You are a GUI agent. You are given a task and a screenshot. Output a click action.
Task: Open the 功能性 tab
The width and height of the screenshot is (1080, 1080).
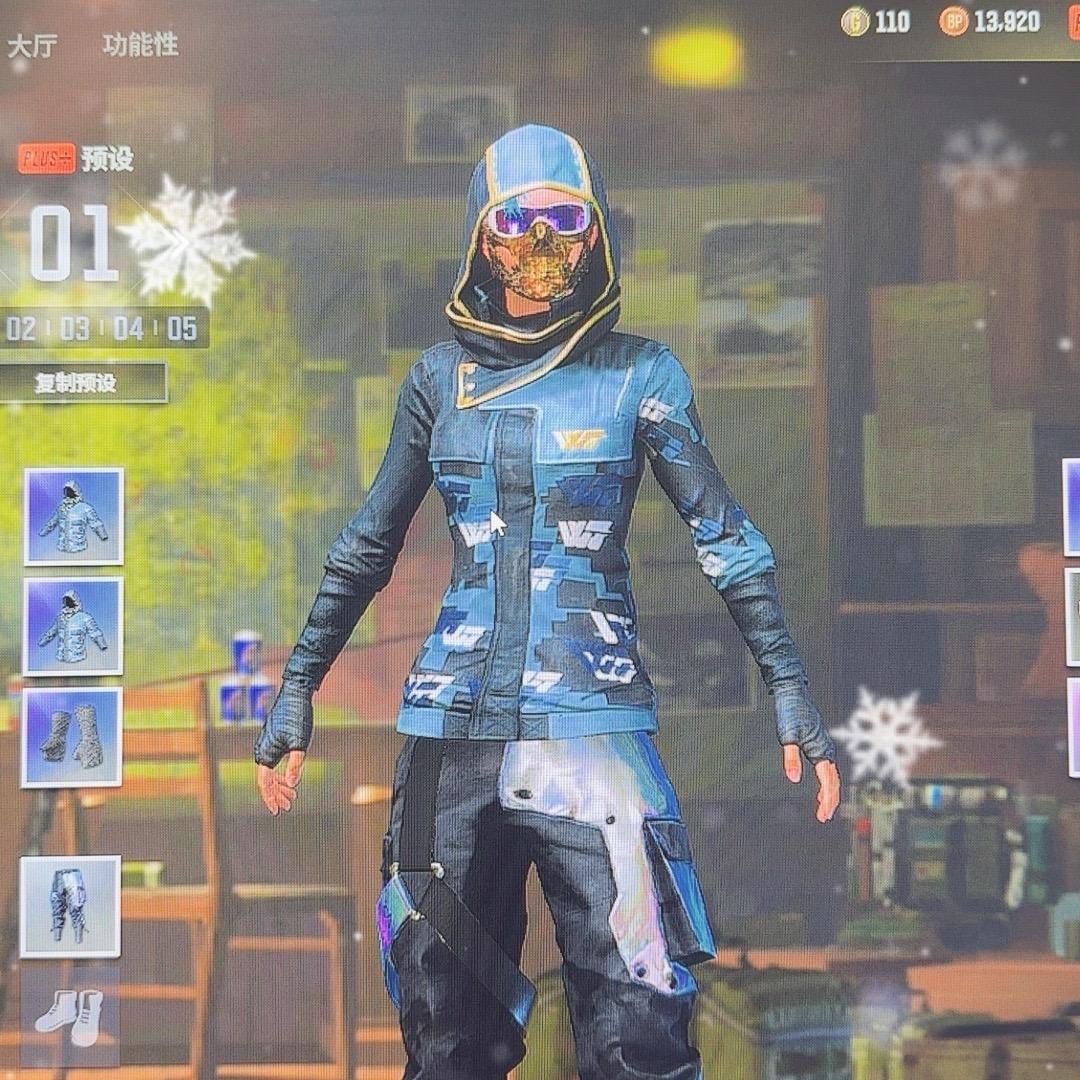pos(140,45)
